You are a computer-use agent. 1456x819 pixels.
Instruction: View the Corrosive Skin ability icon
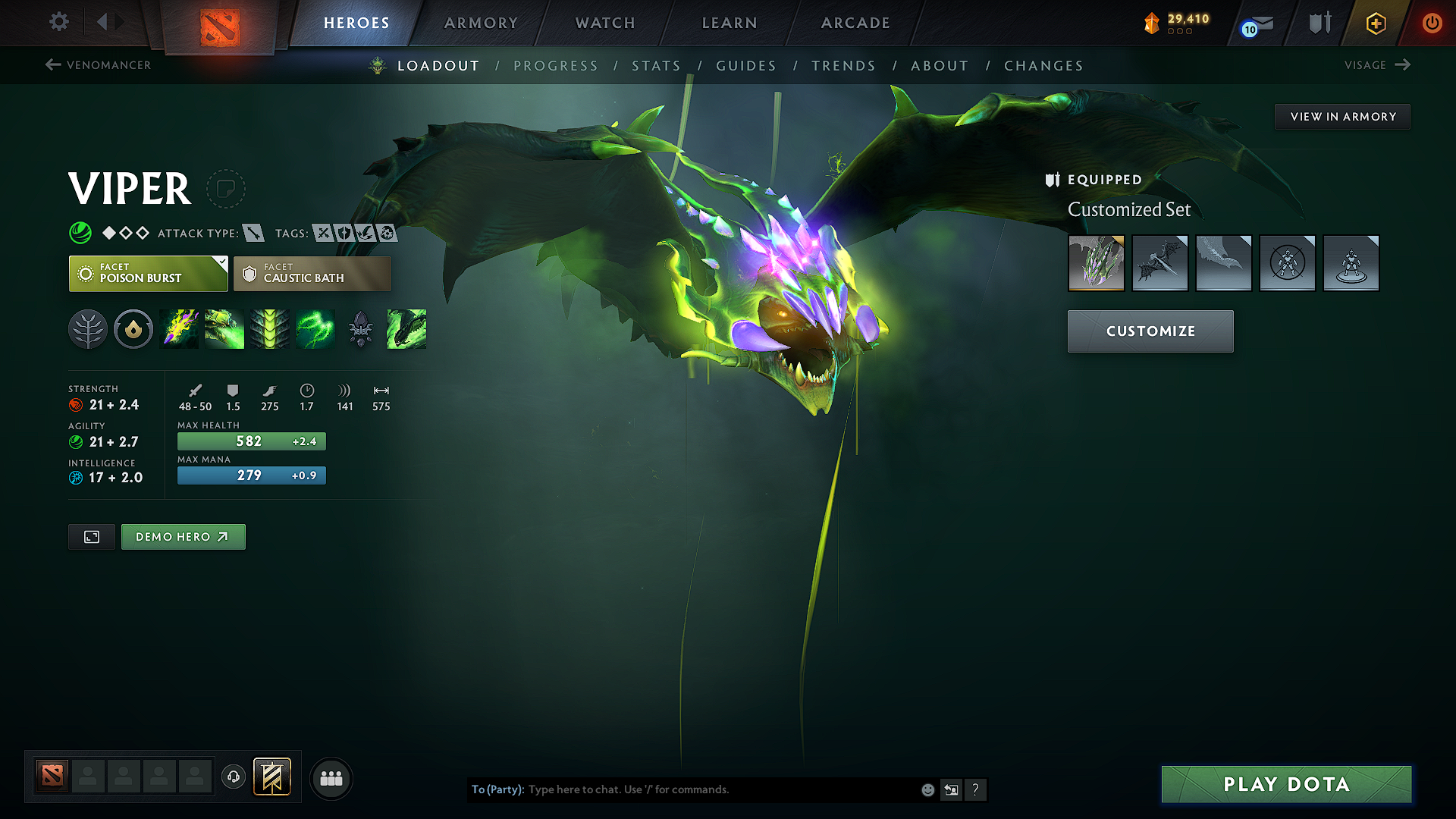coord(270,329)
